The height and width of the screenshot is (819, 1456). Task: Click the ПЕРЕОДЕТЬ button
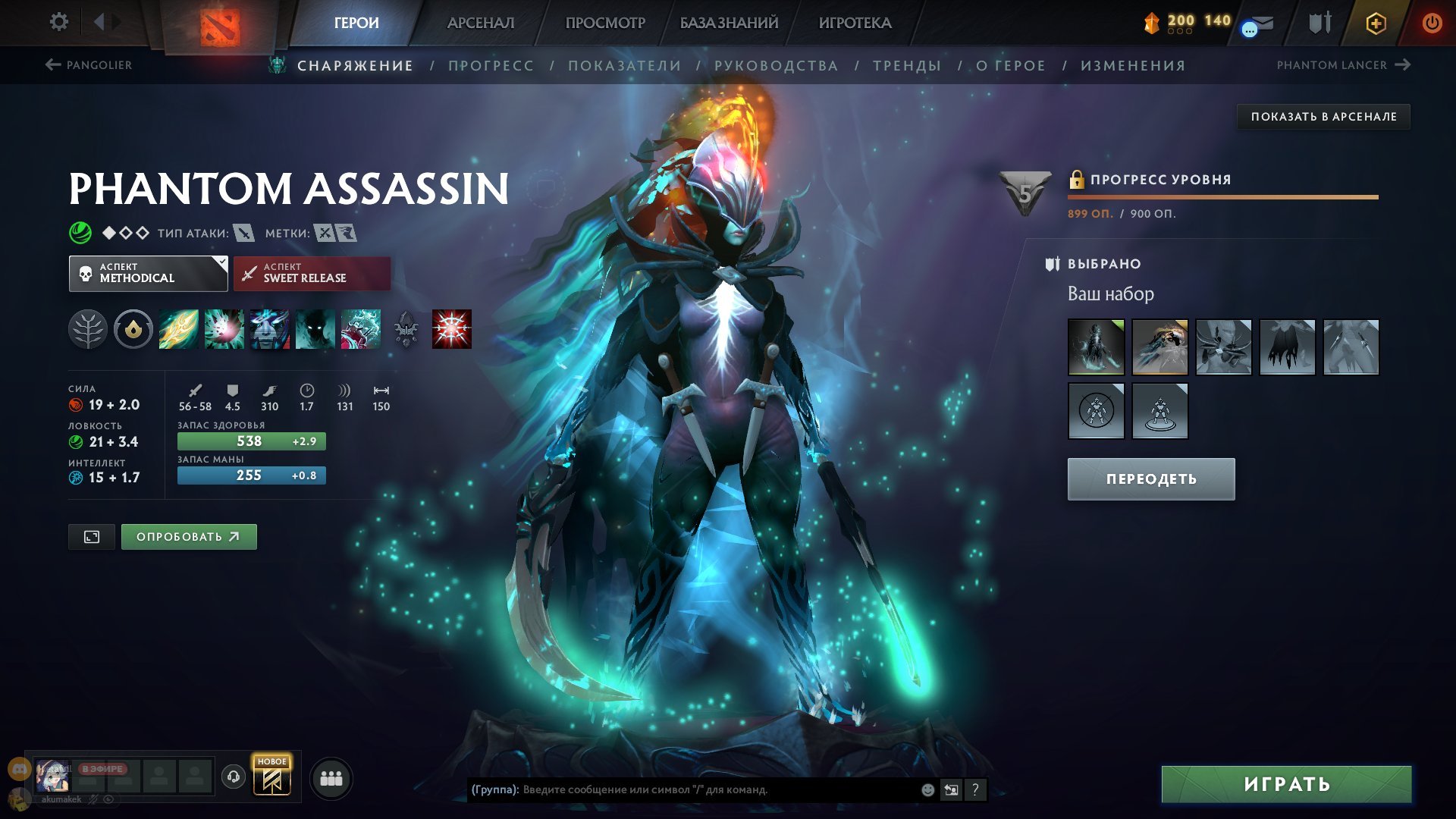click(x=1150, y=479)
